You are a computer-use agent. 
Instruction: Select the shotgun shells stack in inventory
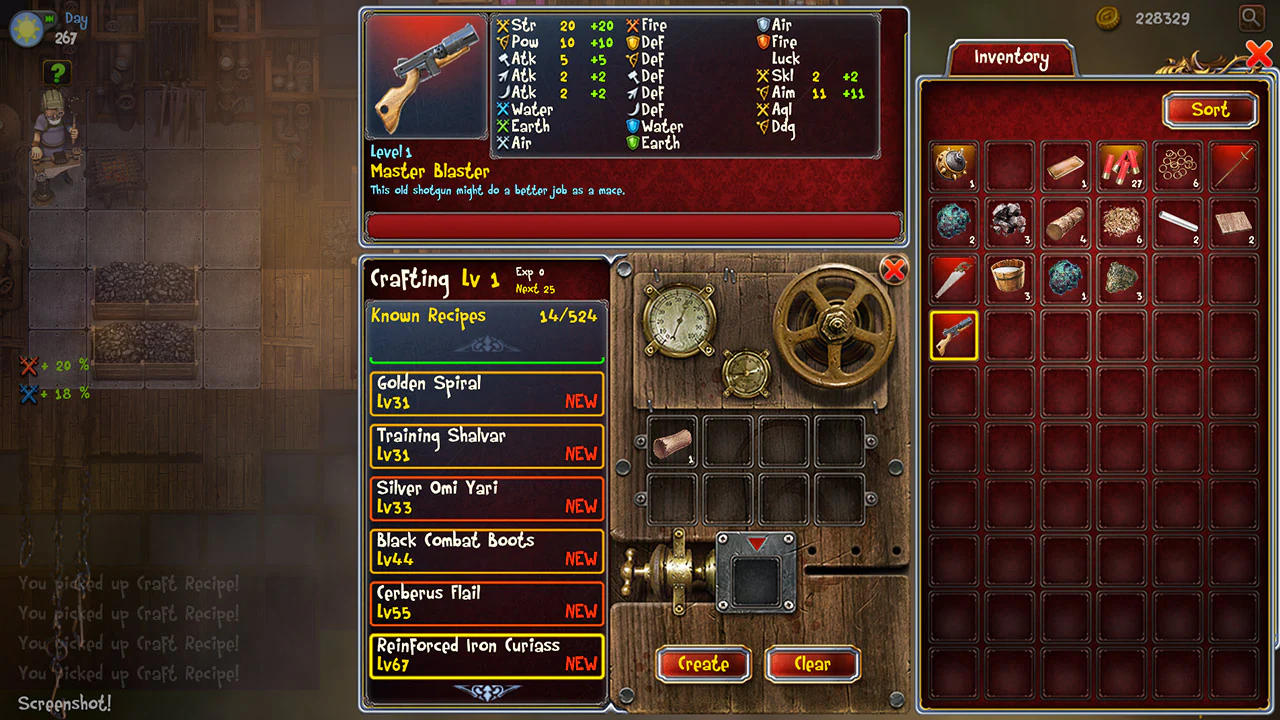click(1121, 167)
